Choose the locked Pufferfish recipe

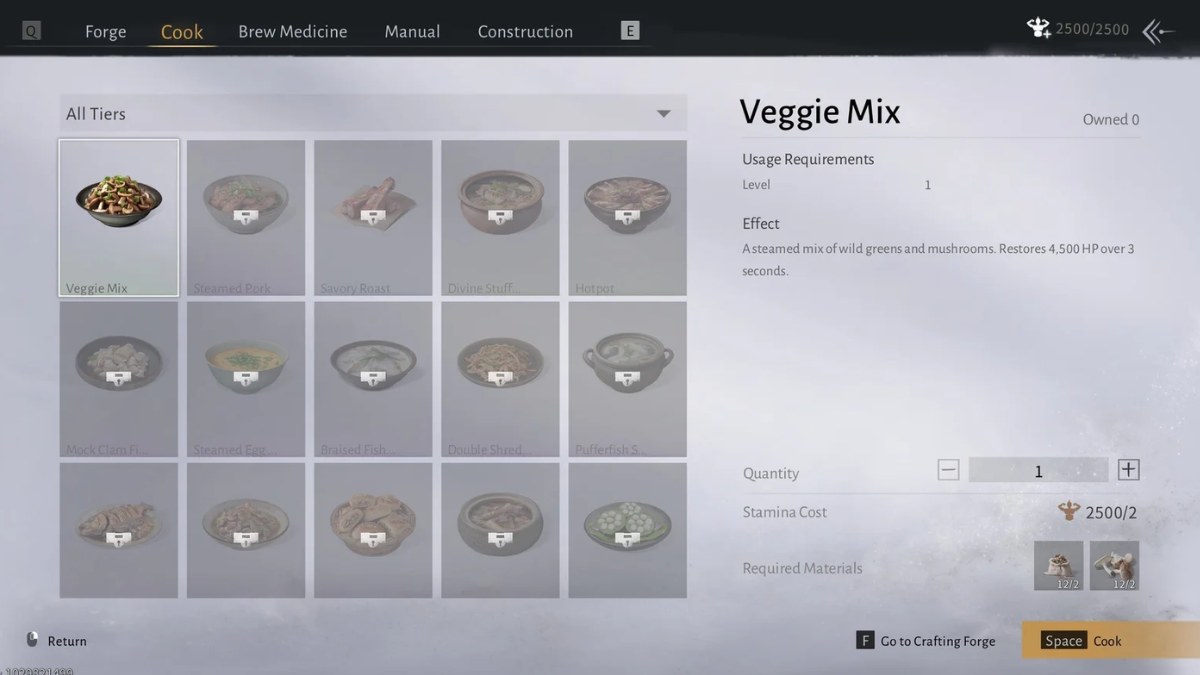pos(627,379)
